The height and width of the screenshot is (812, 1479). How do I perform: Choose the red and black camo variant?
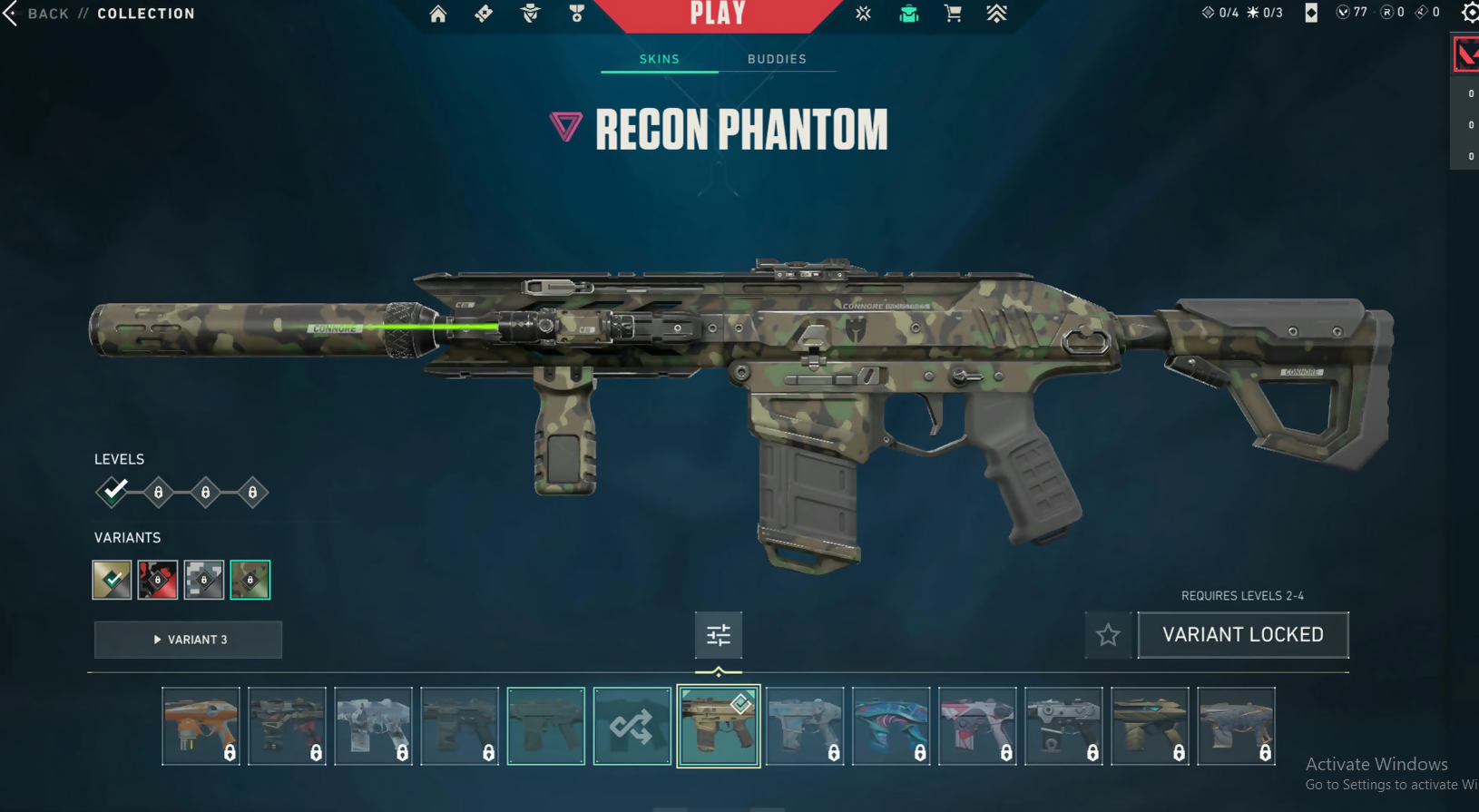(158, 580)
